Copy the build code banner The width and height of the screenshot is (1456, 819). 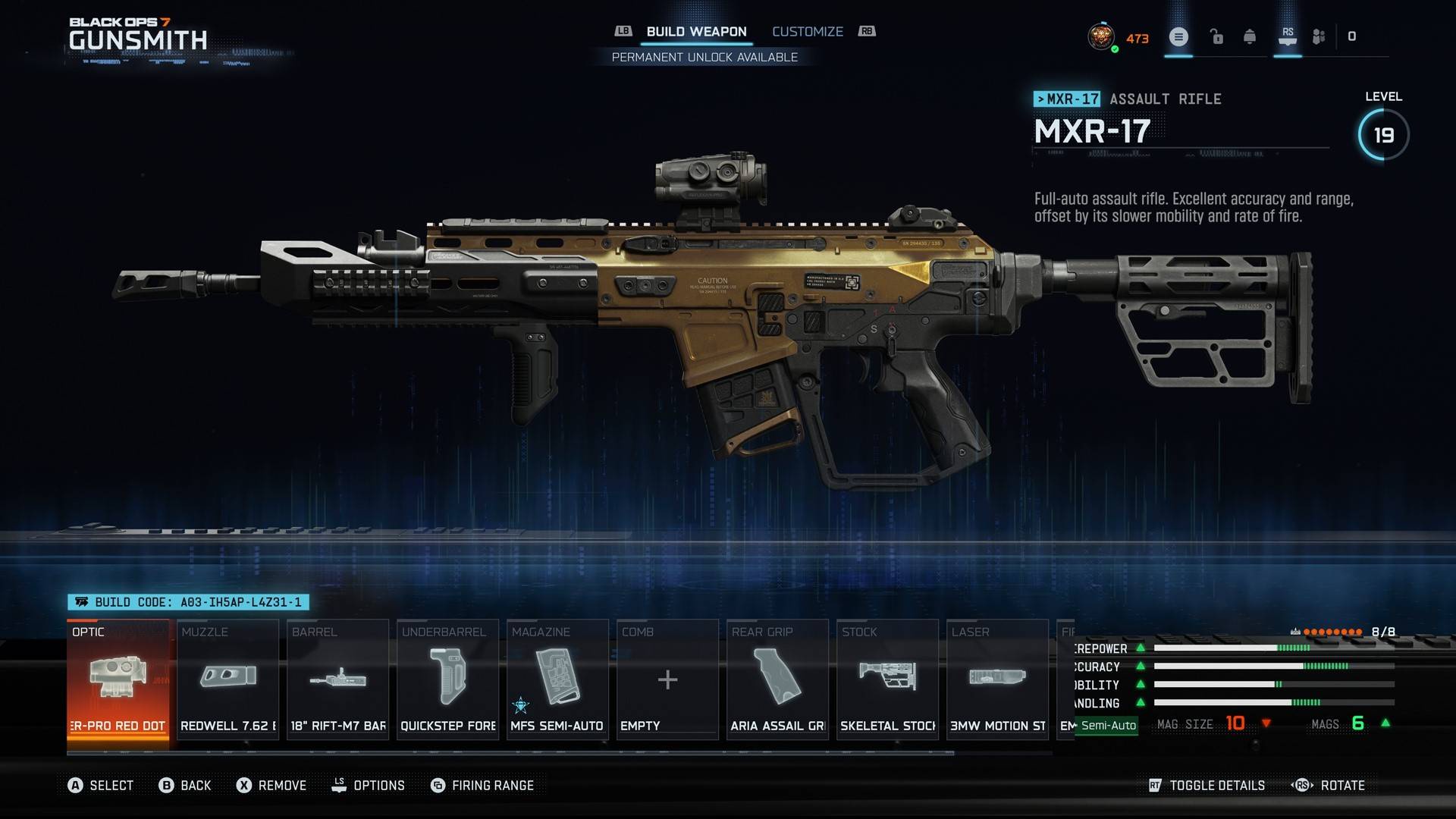pos(189,602)
